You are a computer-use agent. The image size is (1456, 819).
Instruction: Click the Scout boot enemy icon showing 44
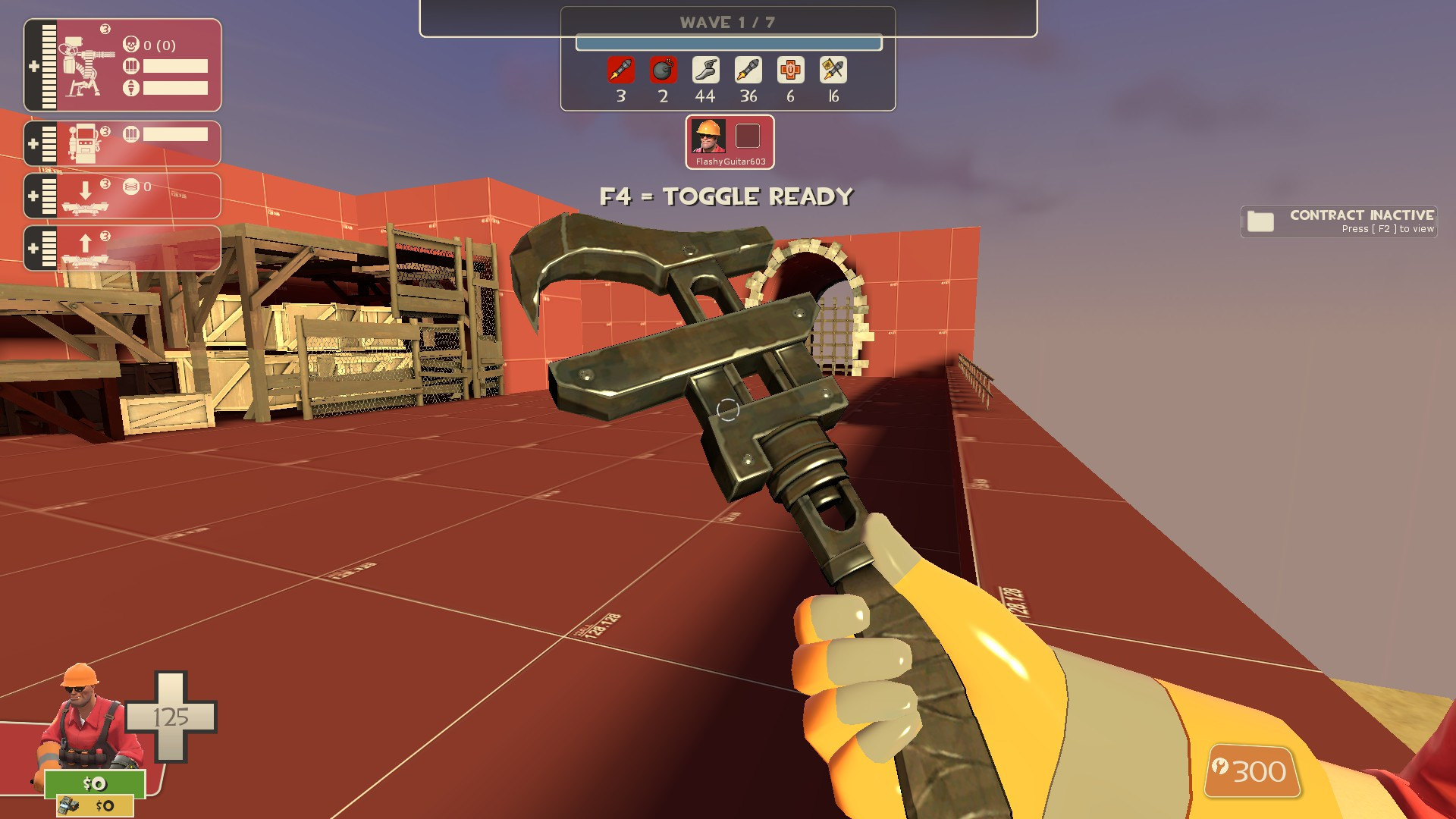point(705,71)
